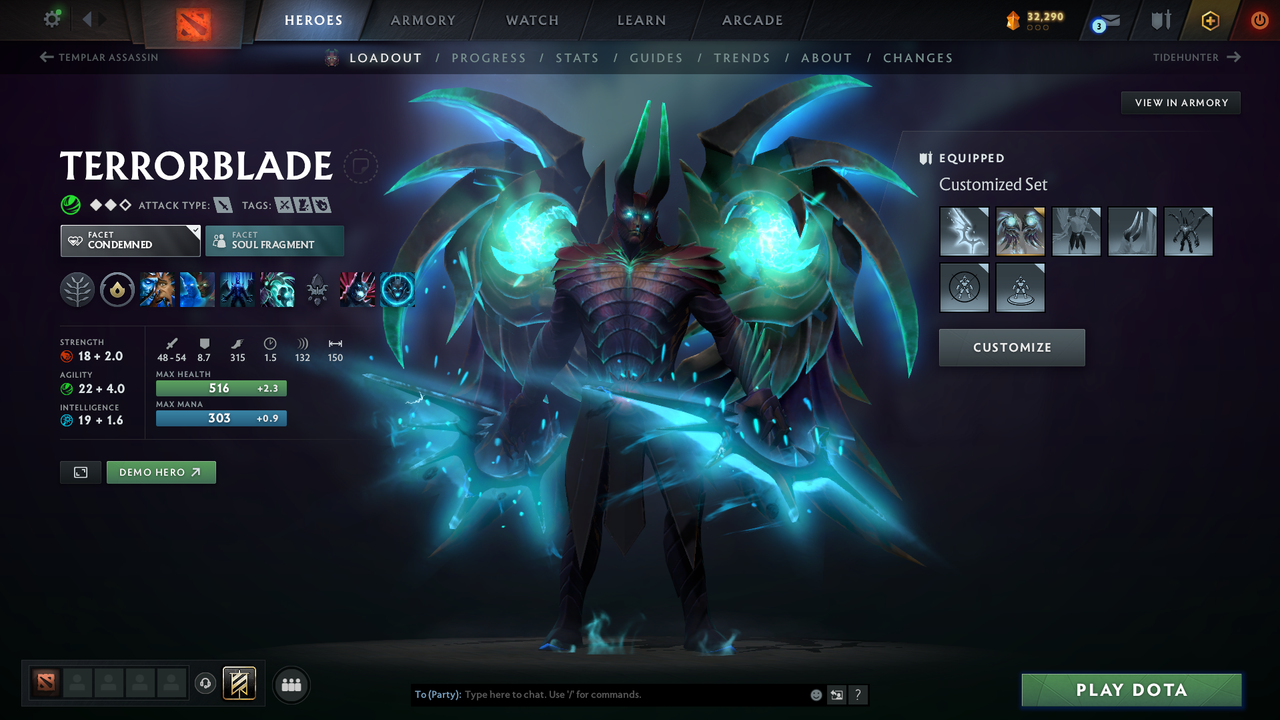Open the talent tree icon
The image size is (1280, 720).
[76, 289]
